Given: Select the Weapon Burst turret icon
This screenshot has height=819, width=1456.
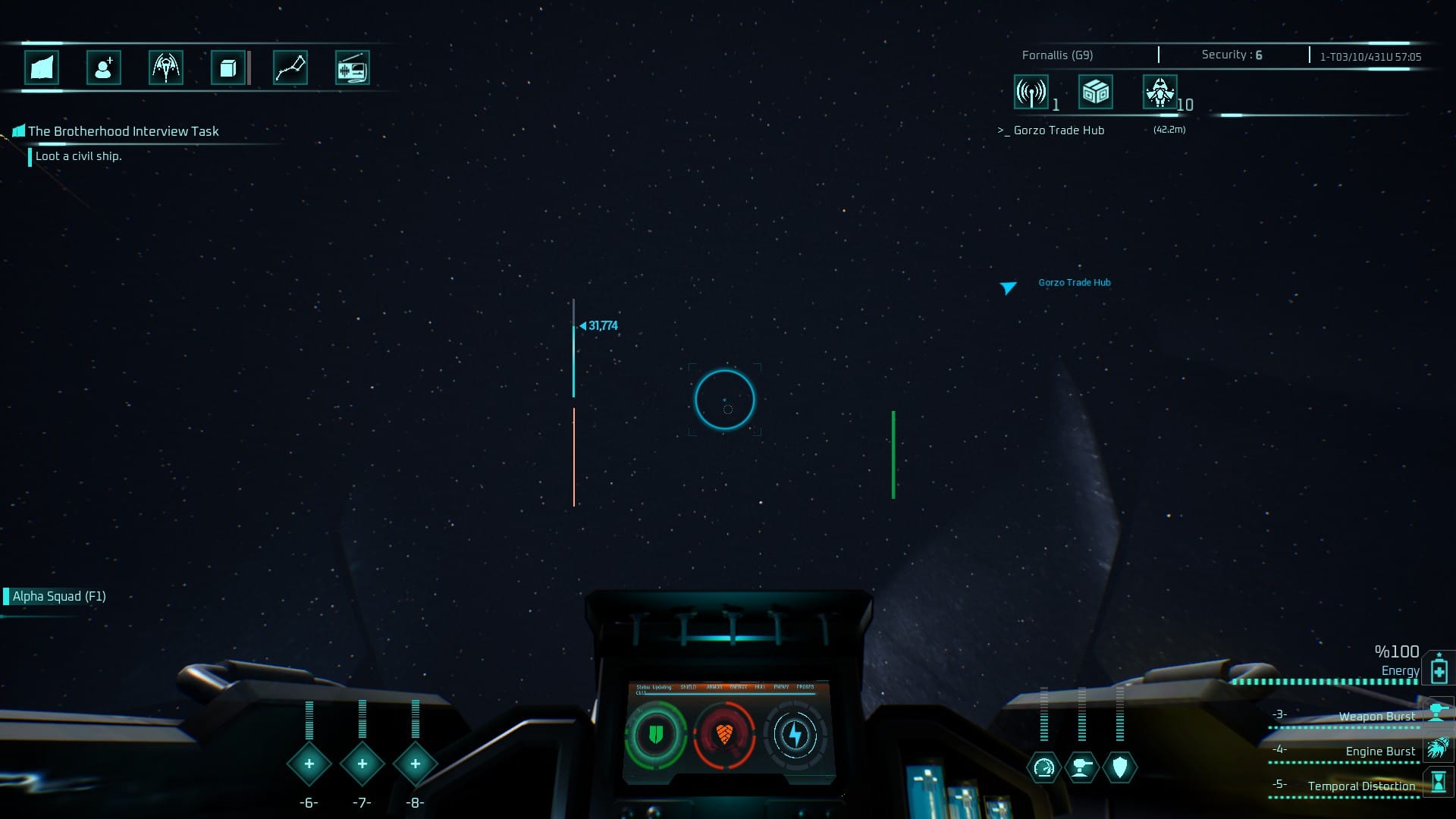Looking at the screenshot, I should 1437,713.
